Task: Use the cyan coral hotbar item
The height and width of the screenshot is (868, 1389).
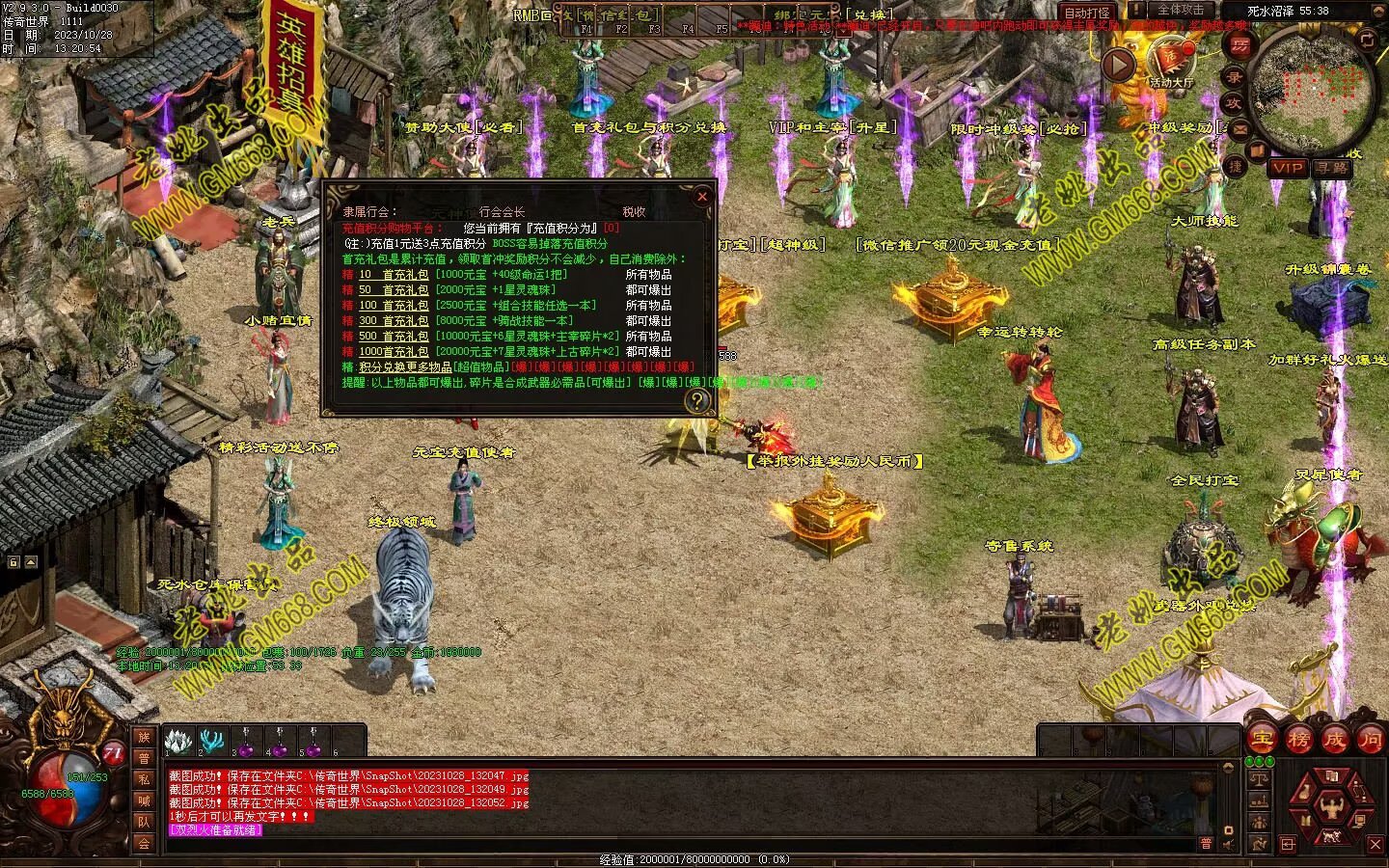Action: 211,742
